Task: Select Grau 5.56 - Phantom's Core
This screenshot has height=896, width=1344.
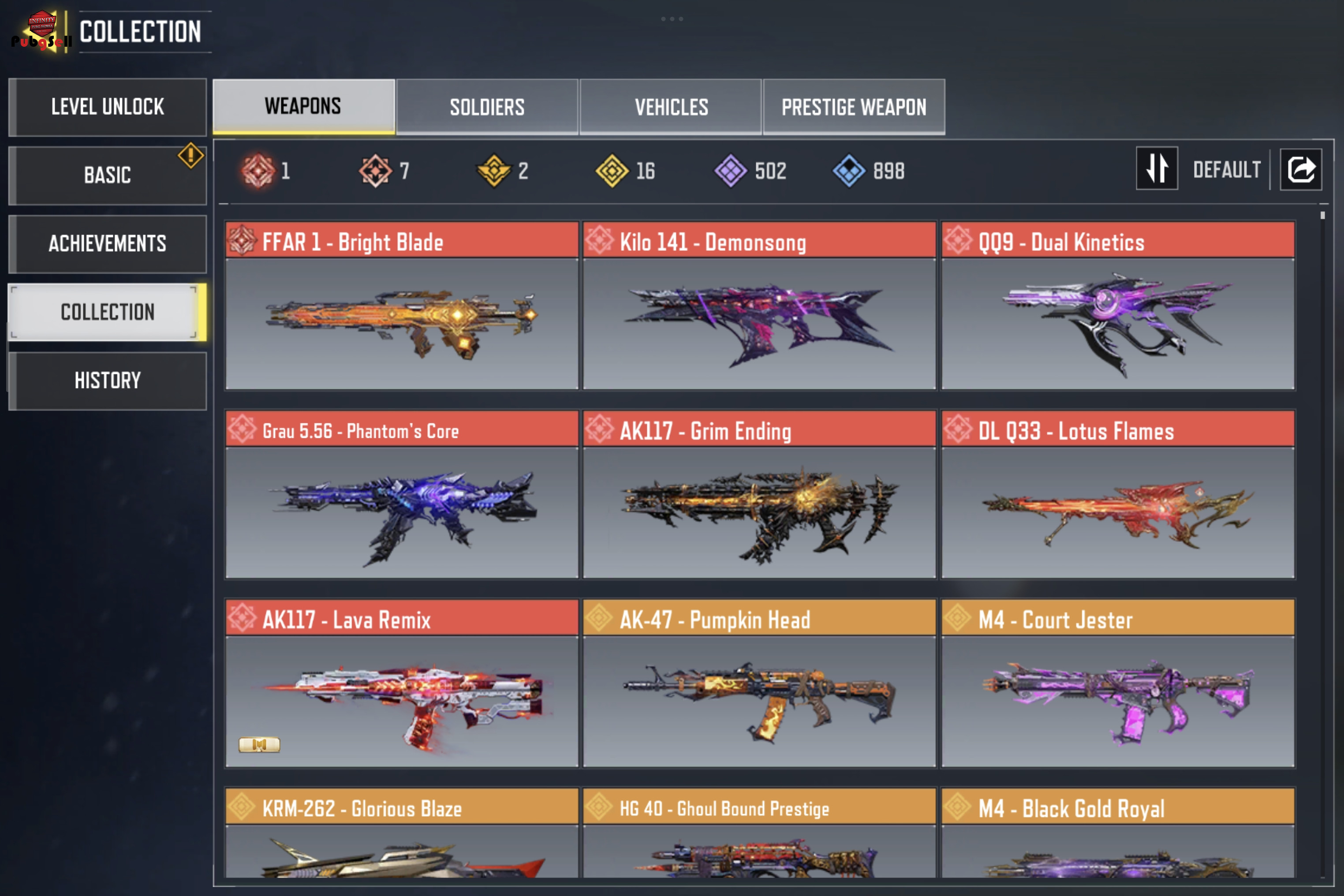Action: pyautogui.click(x=402, y=494)
